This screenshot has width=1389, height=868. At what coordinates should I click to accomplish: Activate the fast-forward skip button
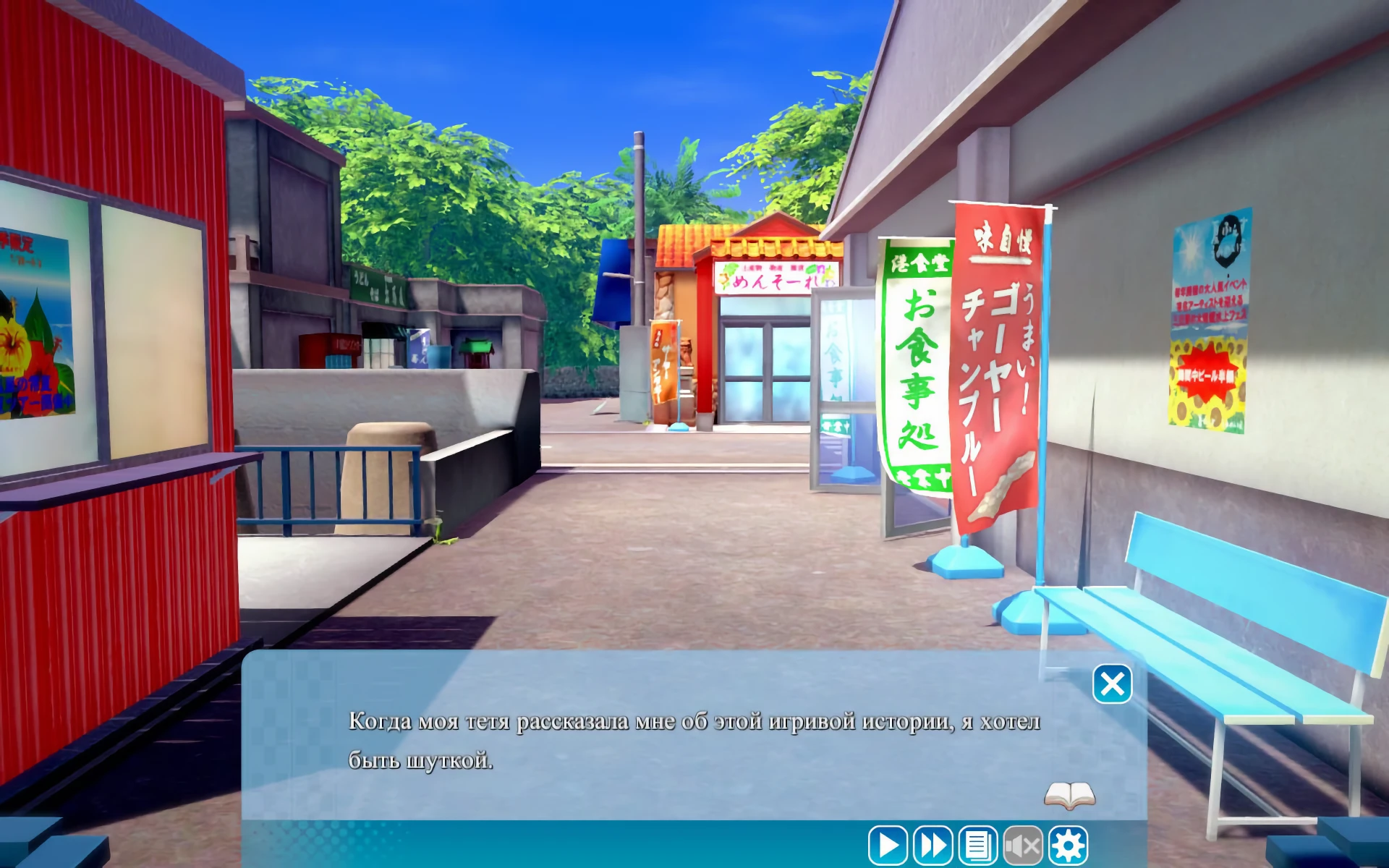click(x=933, y=845)
